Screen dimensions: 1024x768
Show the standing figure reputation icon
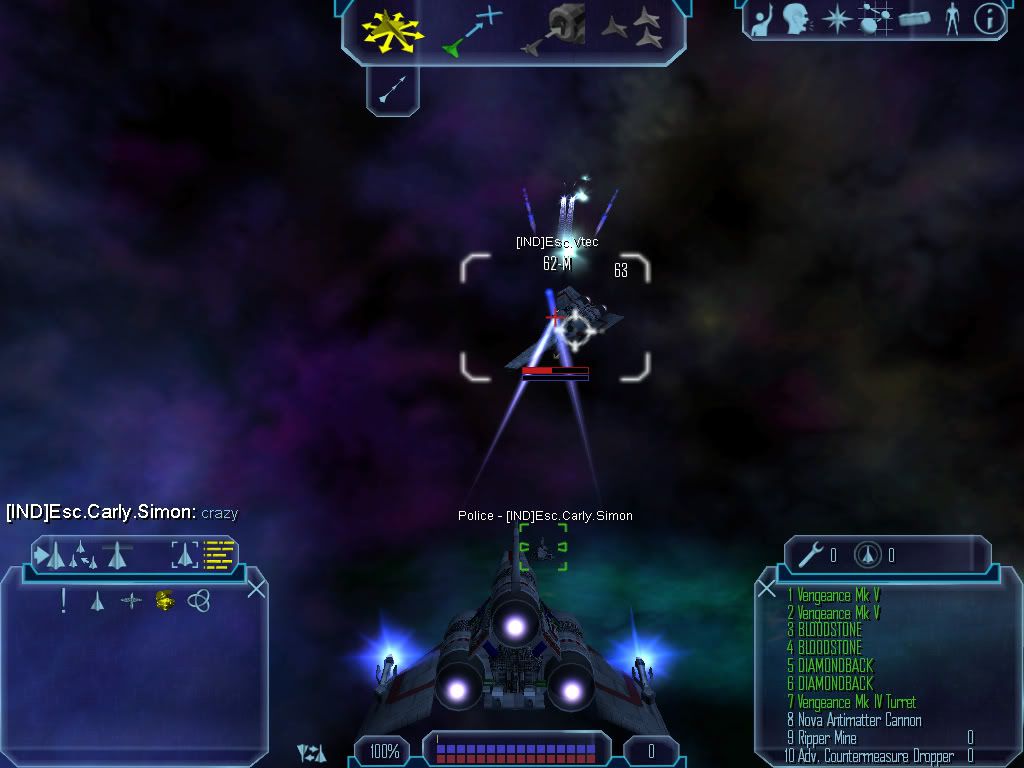coord(952,18)
